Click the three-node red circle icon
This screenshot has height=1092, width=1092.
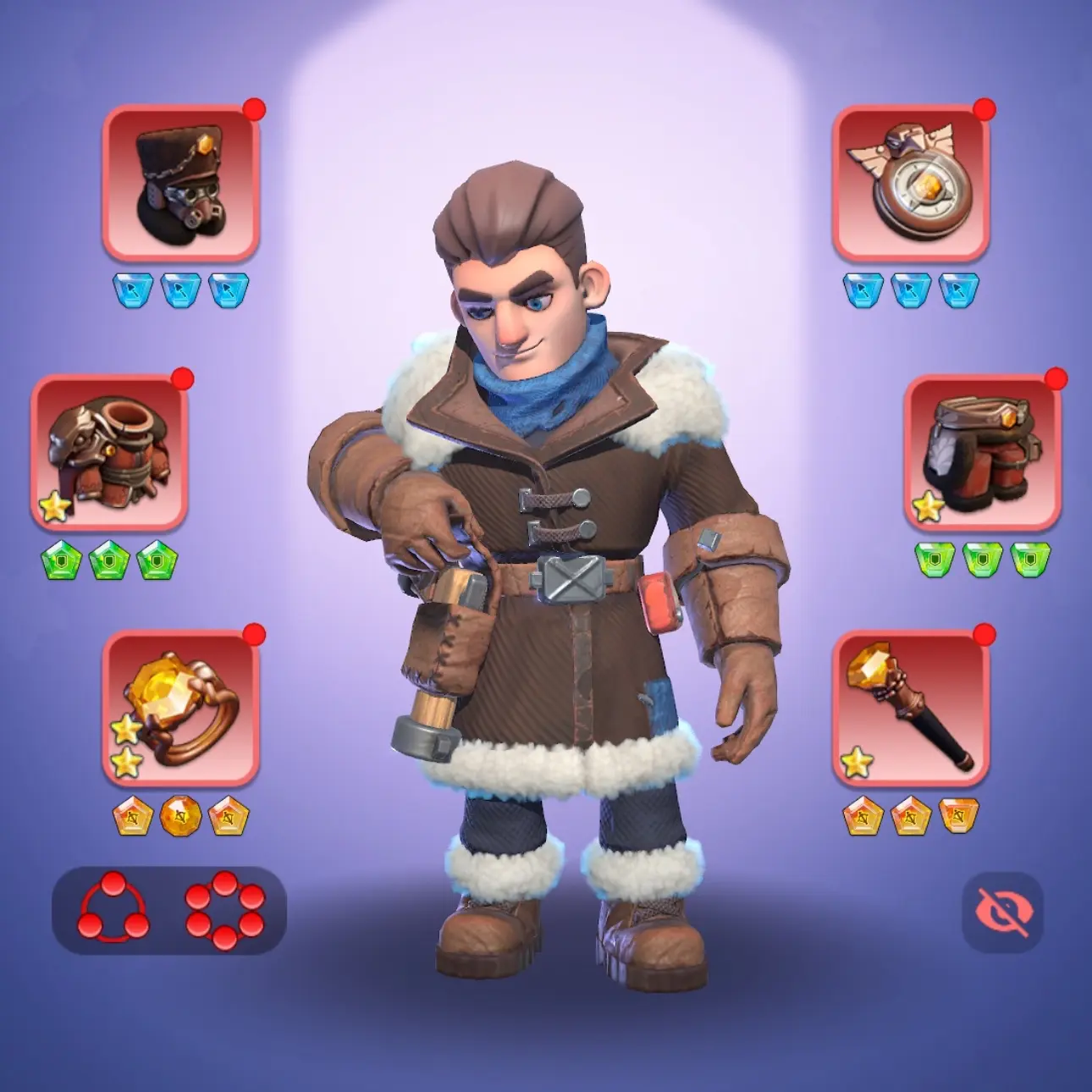coord(113,910)
